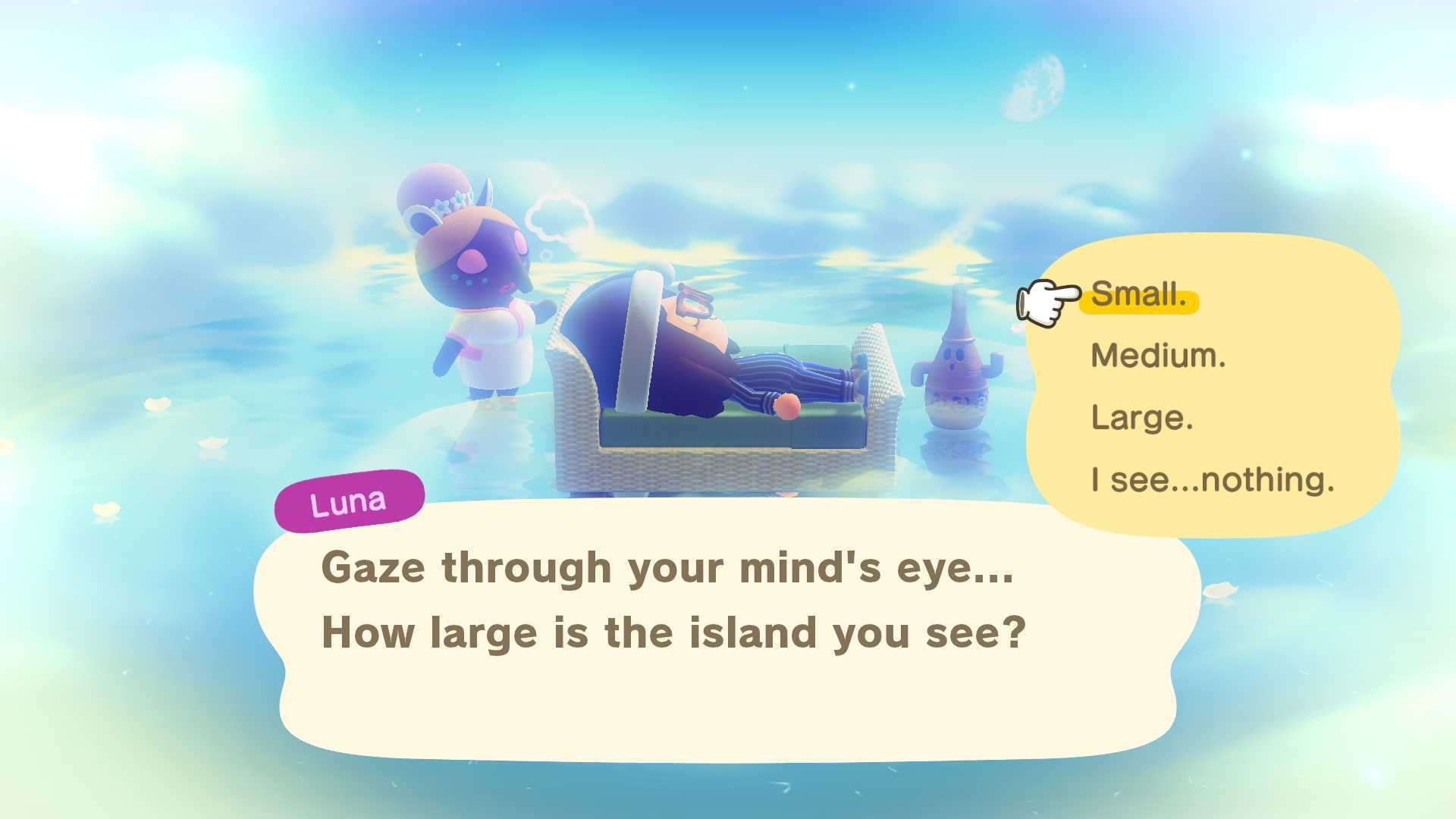Choose the 'Small.' island size reply
The height and width of the screenshot is (819, 1456).
[x=1138, y=295]
